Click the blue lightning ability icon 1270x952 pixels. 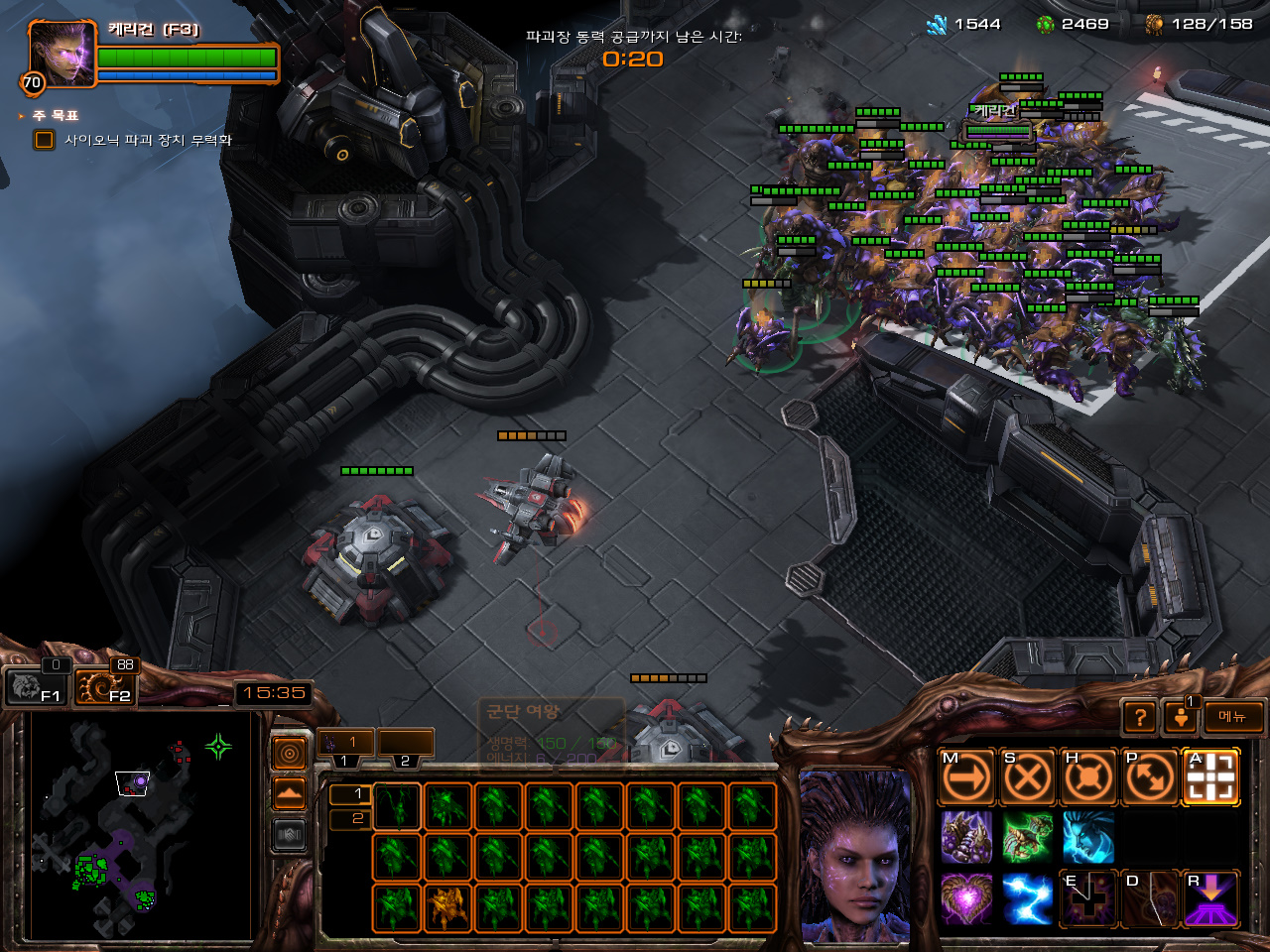[x=1027, y=898]
